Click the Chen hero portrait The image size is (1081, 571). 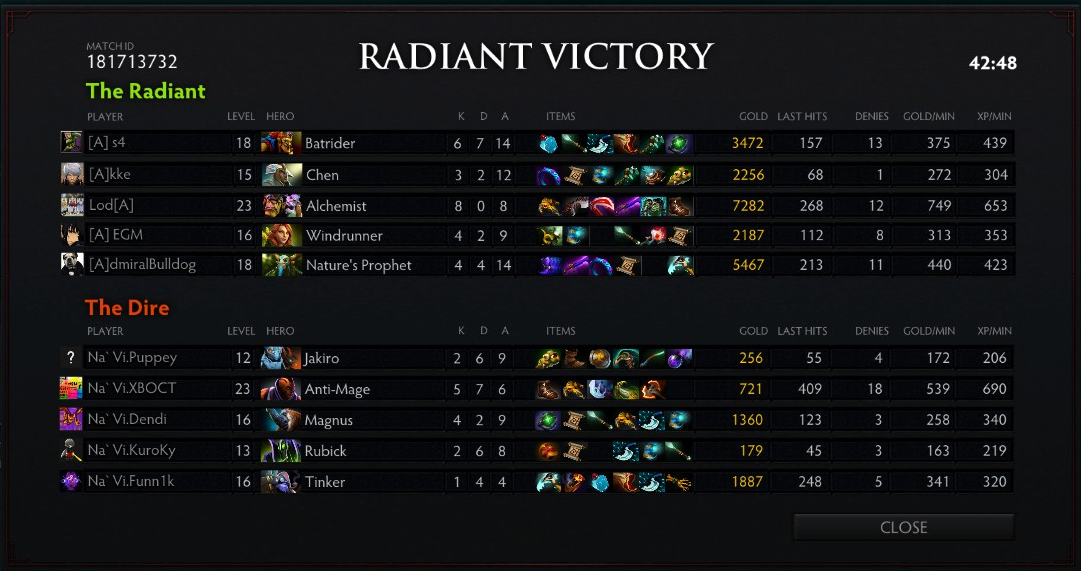[281, 175]
